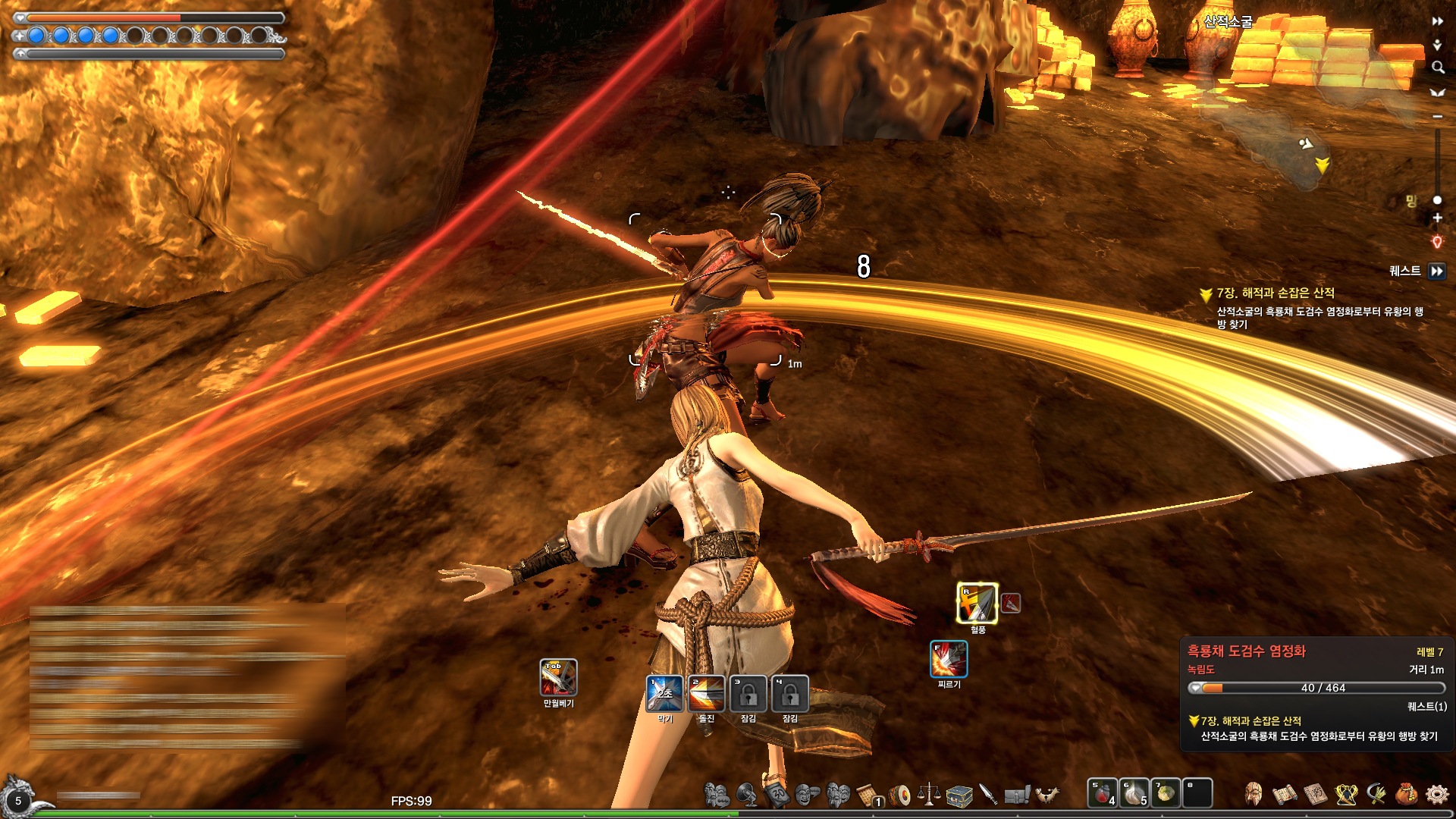The image size is (1456, 819).
Task: Use the 막기 block skill
Action: pos(664,693)
